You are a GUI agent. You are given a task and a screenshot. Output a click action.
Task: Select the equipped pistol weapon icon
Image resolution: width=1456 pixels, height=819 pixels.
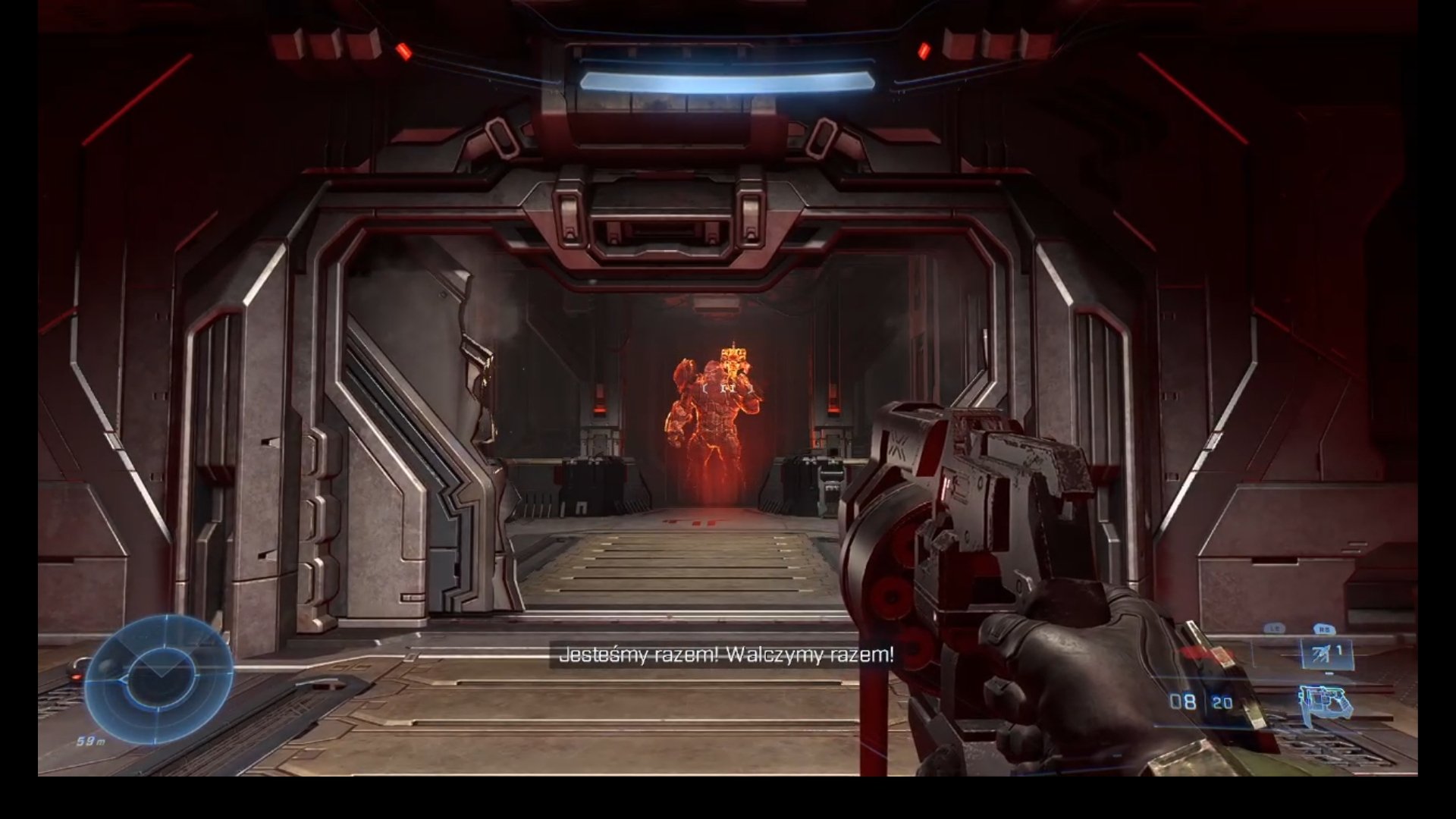(x=1326, y=703)
